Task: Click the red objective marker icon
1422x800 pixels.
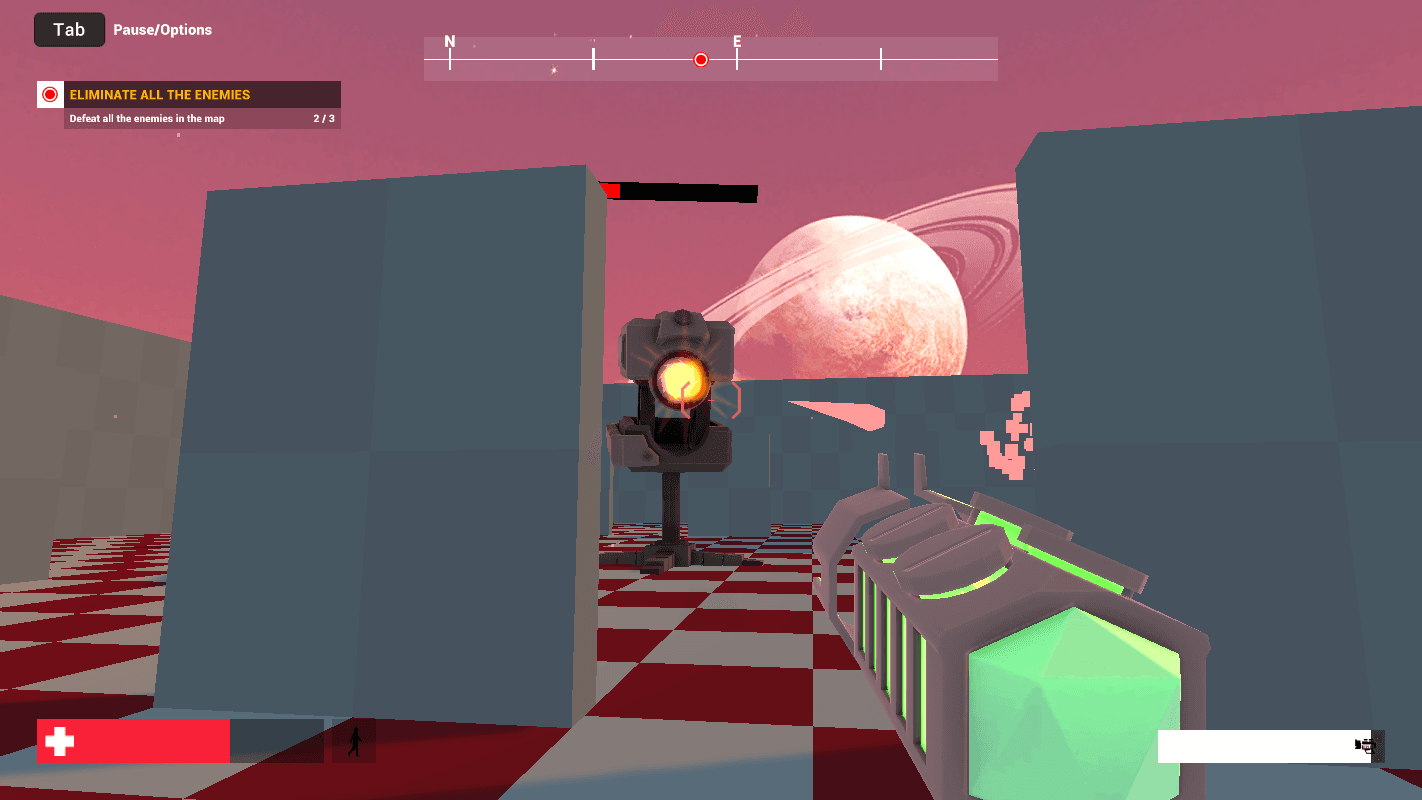Action: 48,94
